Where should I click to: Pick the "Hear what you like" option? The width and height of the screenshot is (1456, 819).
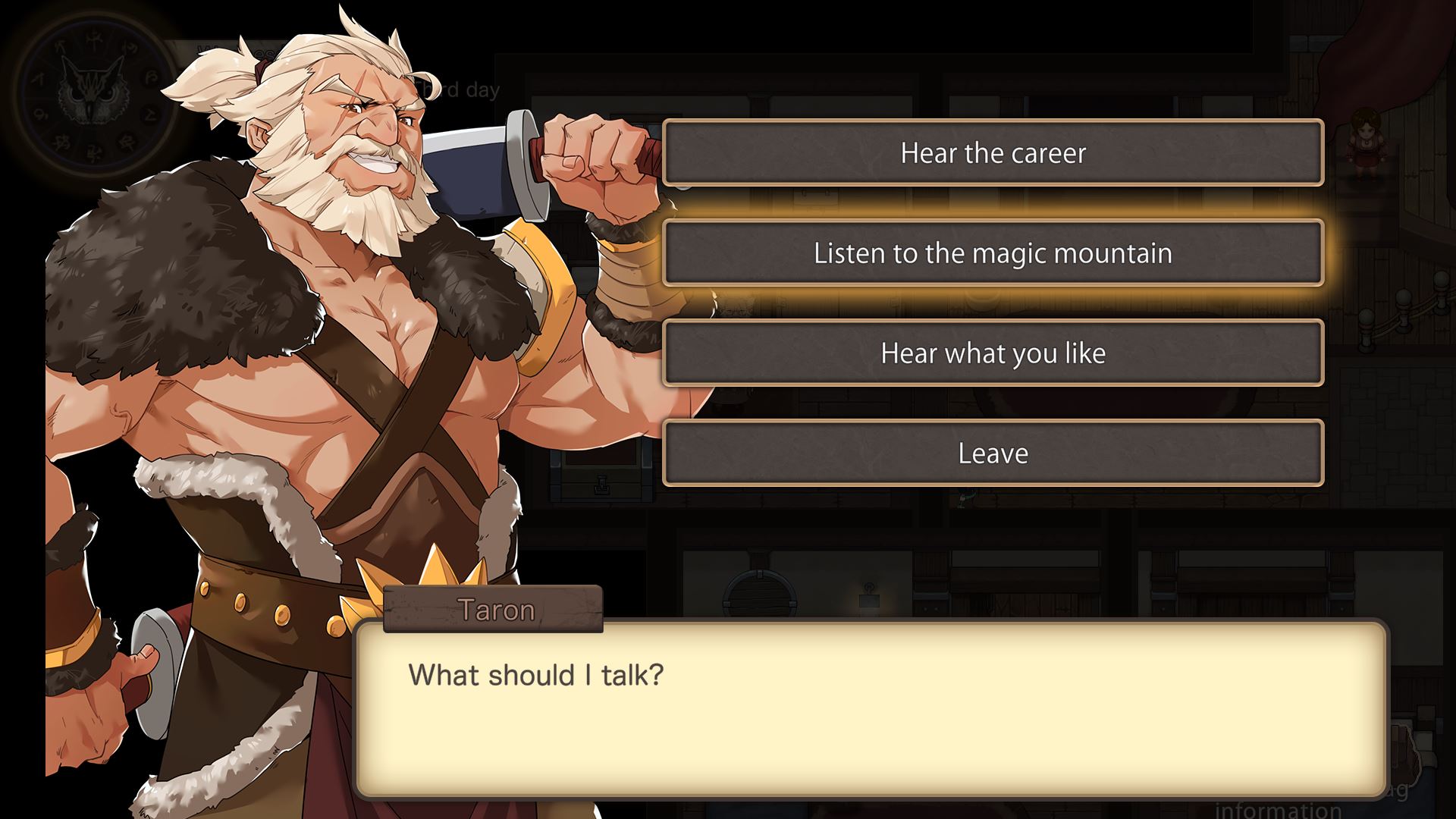click(x=993, y=353)
